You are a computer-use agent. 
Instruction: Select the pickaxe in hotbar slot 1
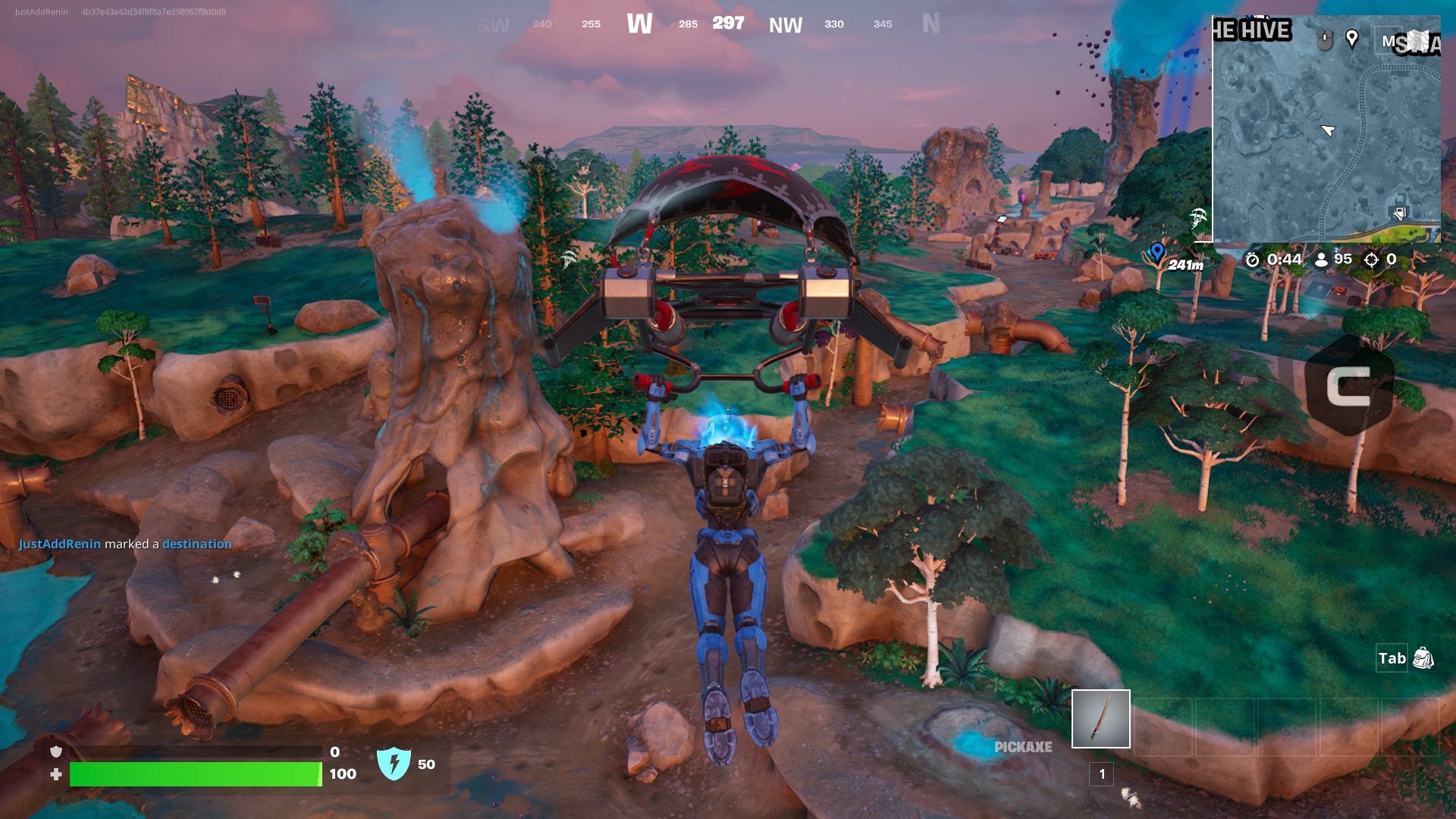1101,718
